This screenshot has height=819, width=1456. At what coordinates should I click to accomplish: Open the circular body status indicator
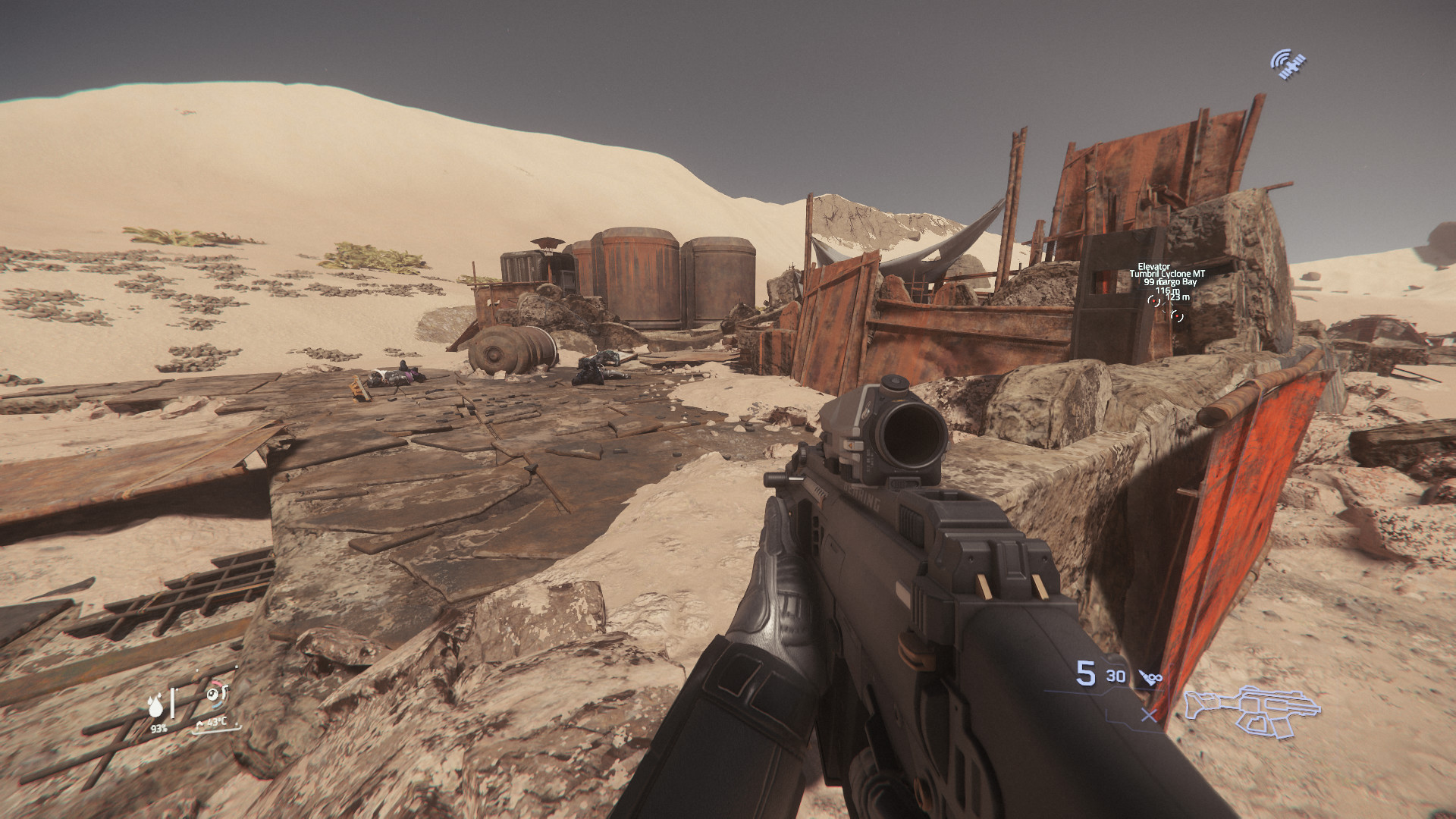[x=216, y=694]
